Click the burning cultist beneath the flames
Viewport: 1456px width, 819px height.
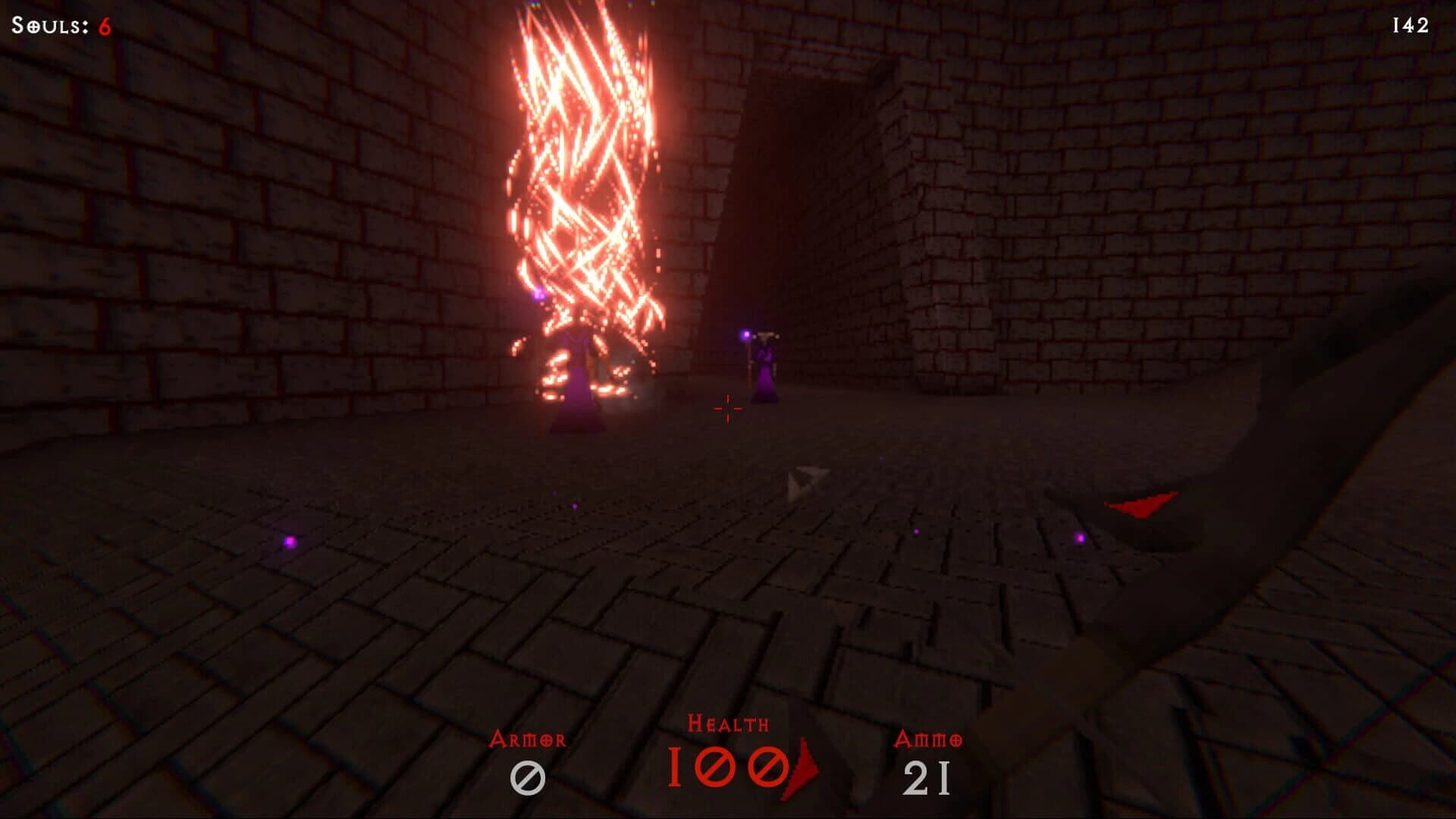576,379
